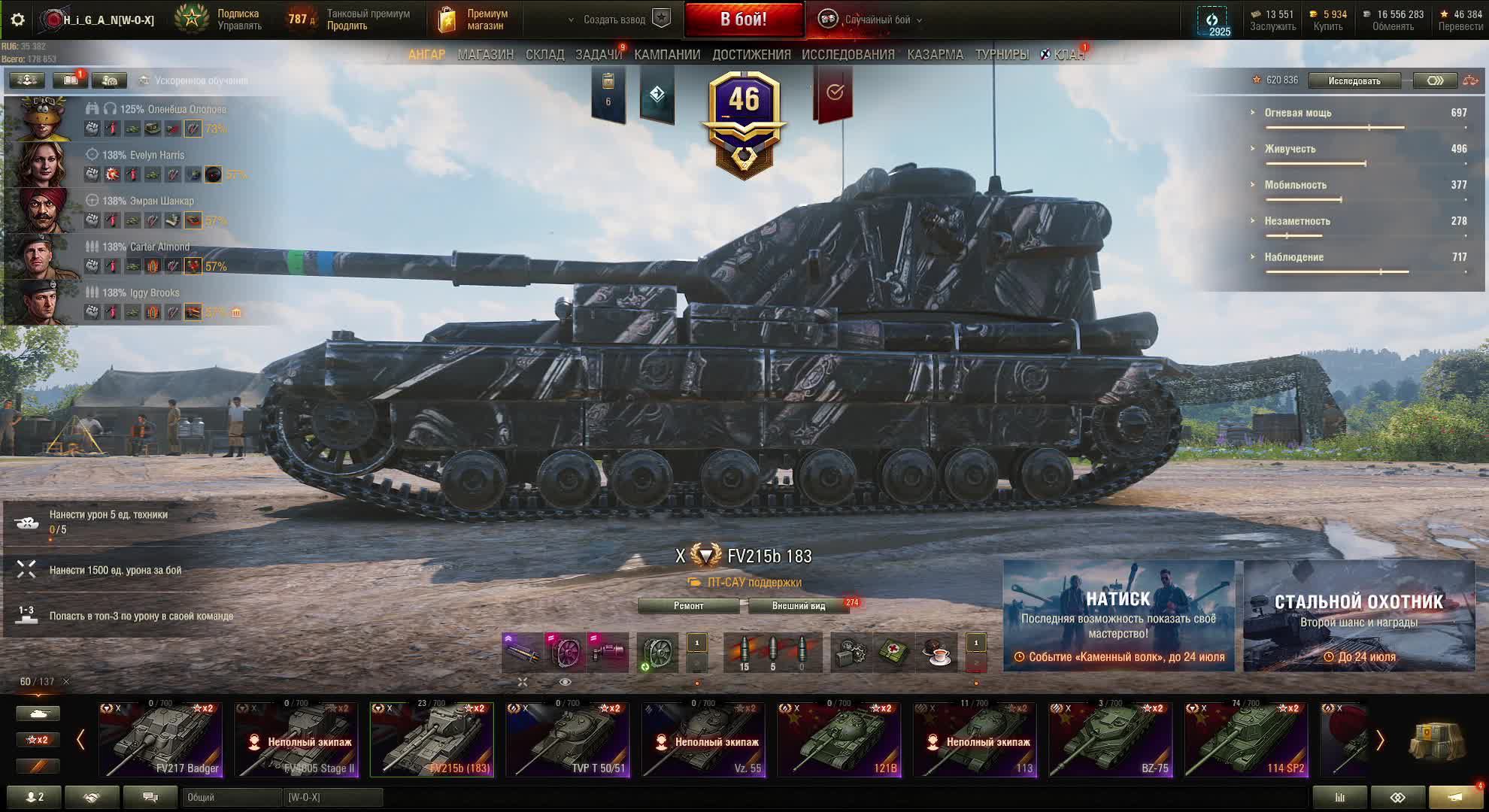Viewport: 1489px width, 812px height.
Task: Show the ДОСТИЖЕНИЯ tab
Action: 751,55
